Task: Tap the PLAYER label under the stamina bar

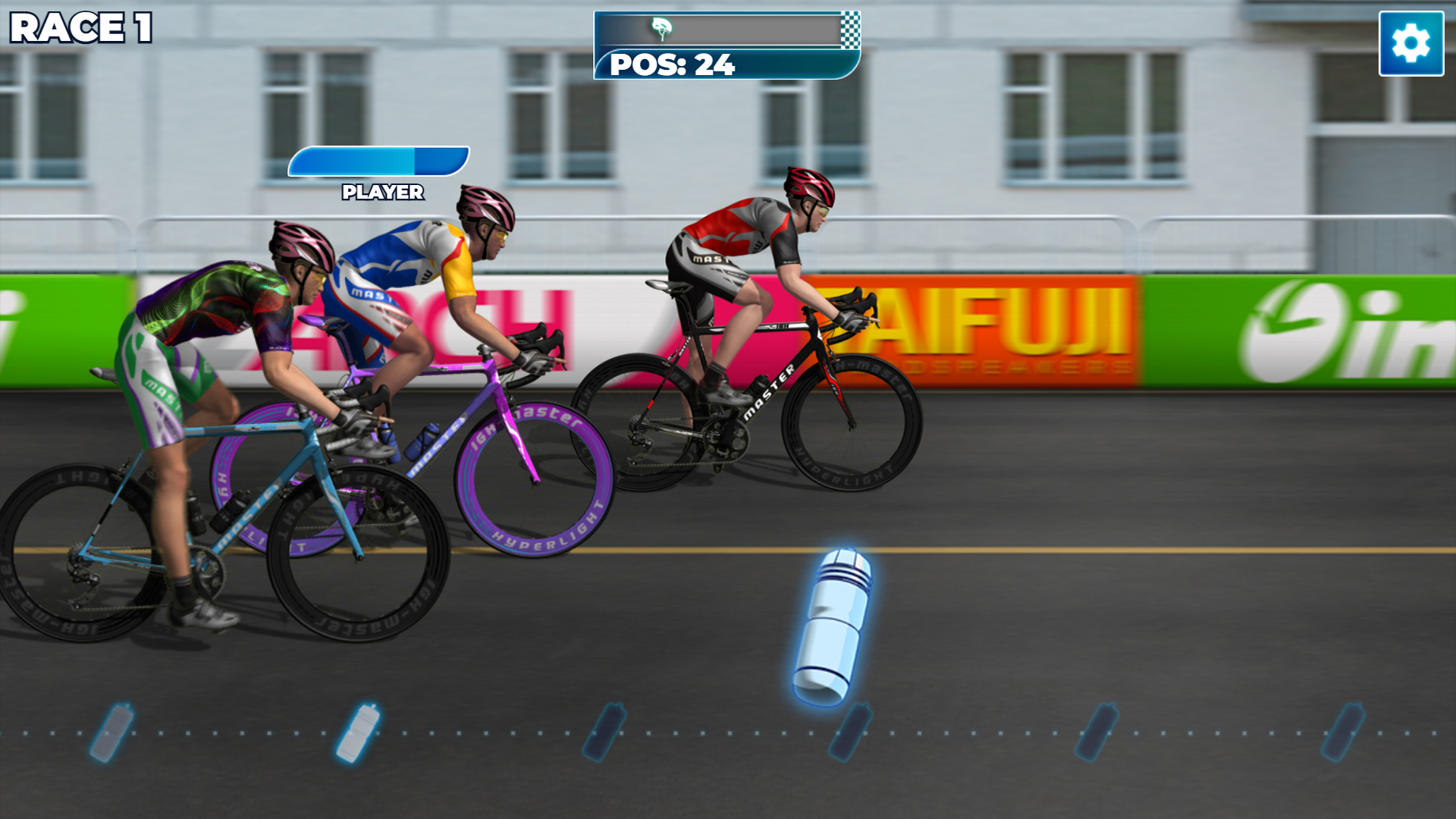Action: 381,192
